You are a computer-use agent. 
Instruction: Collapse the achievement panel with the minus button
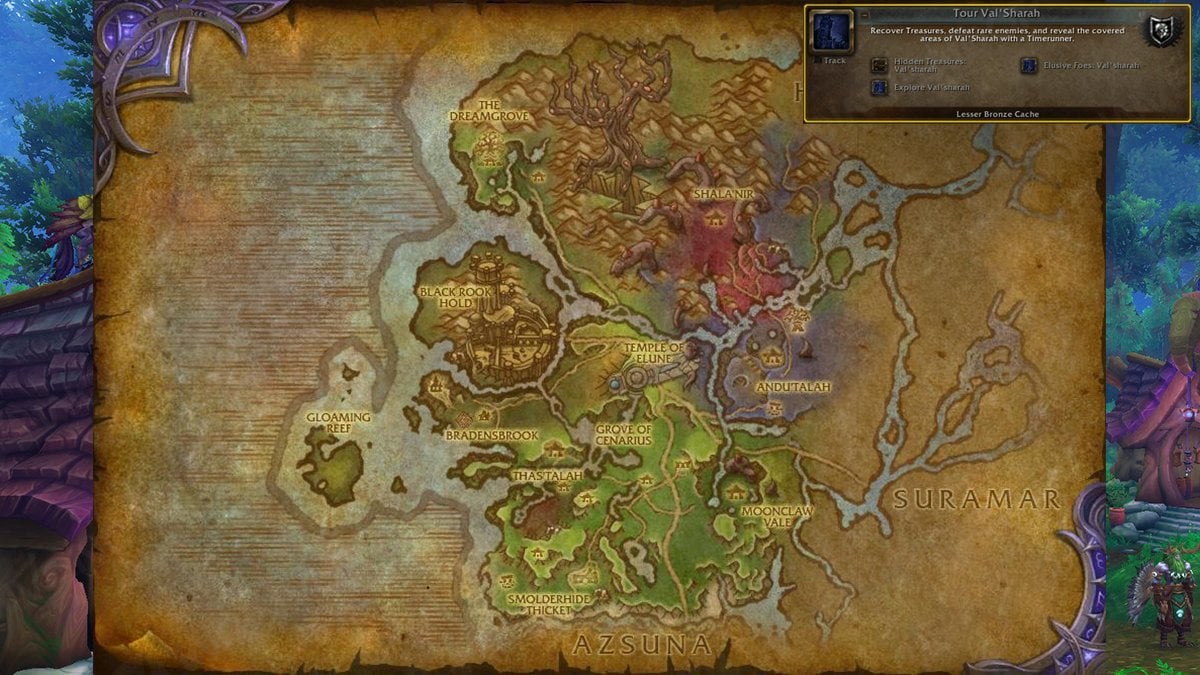(x=865, y=15)
